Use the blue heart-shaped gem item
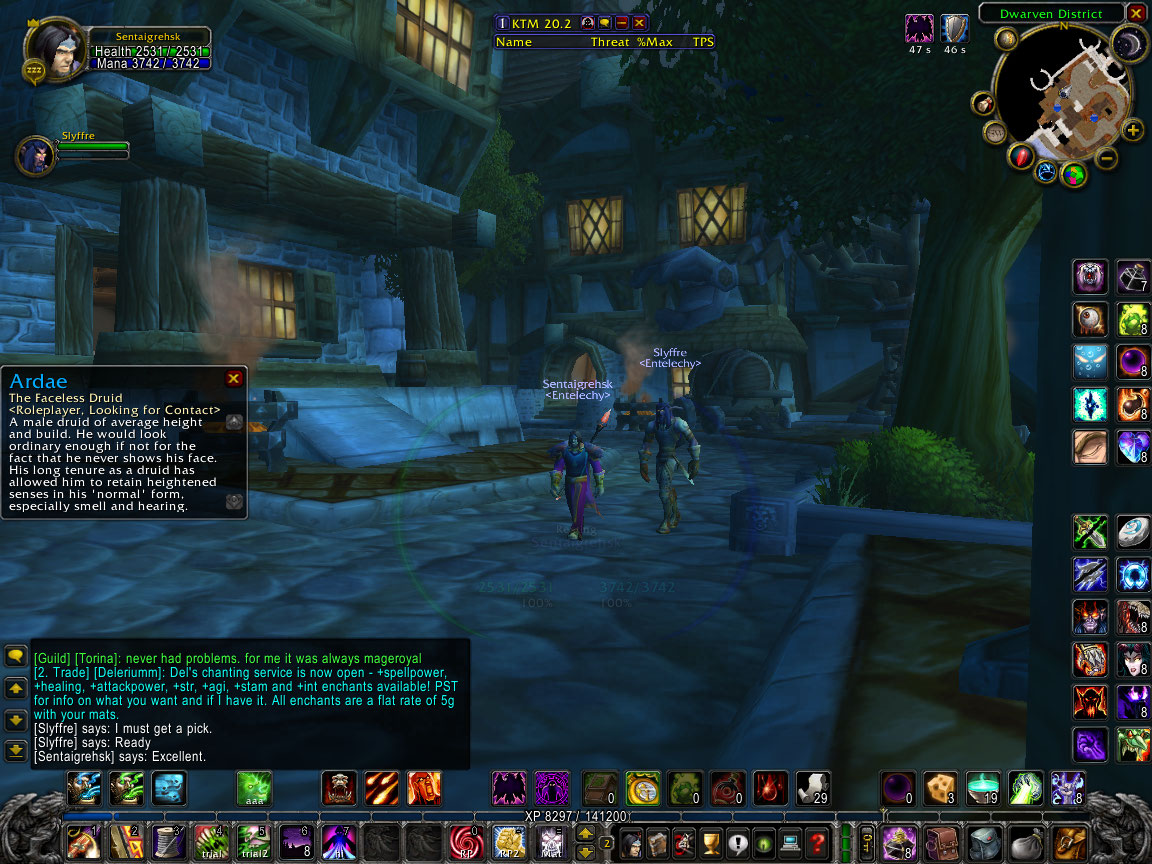This screenshot has width=1152, height=864. pos(1133,446)
